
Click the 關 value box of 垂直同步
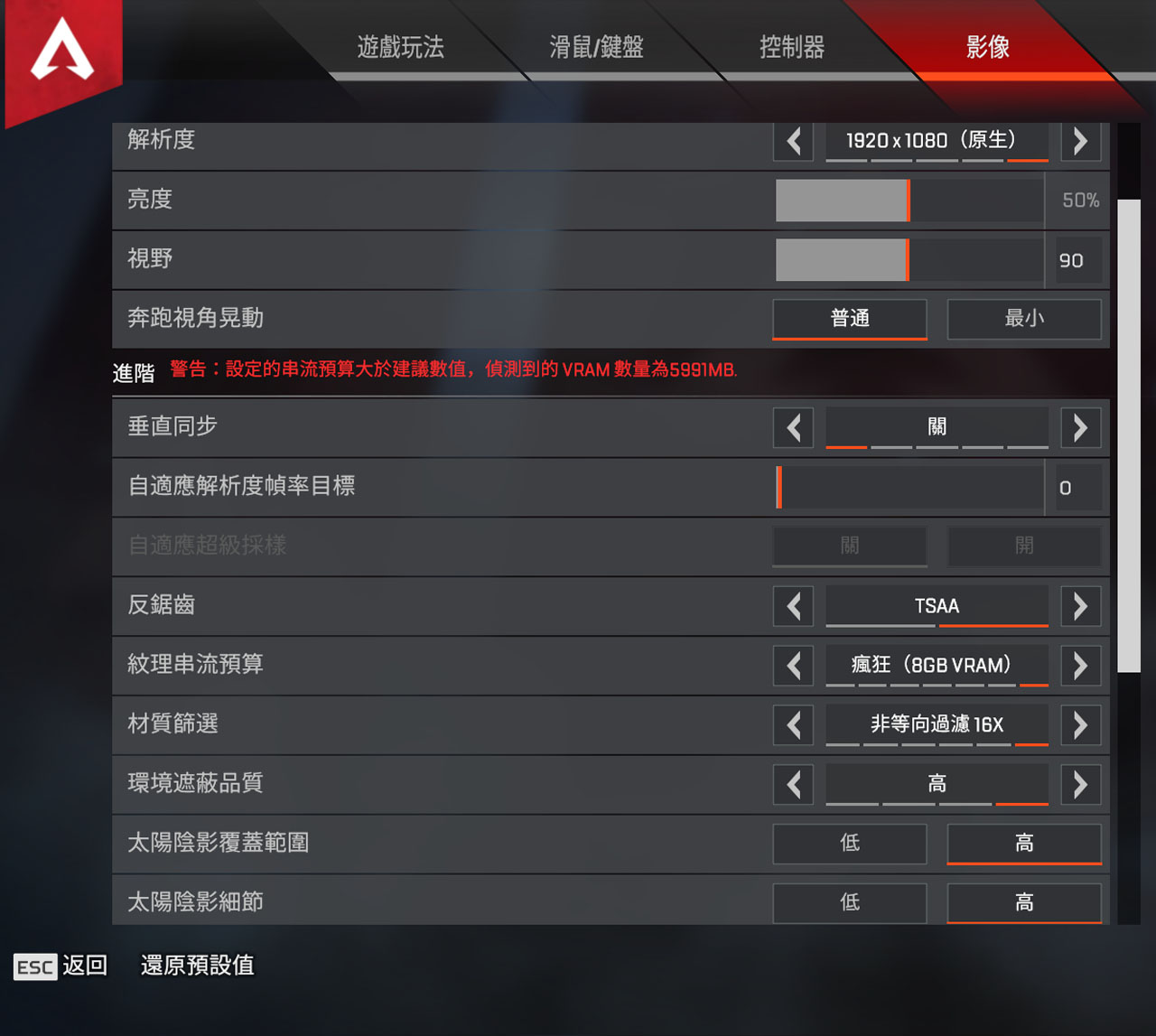937,427
